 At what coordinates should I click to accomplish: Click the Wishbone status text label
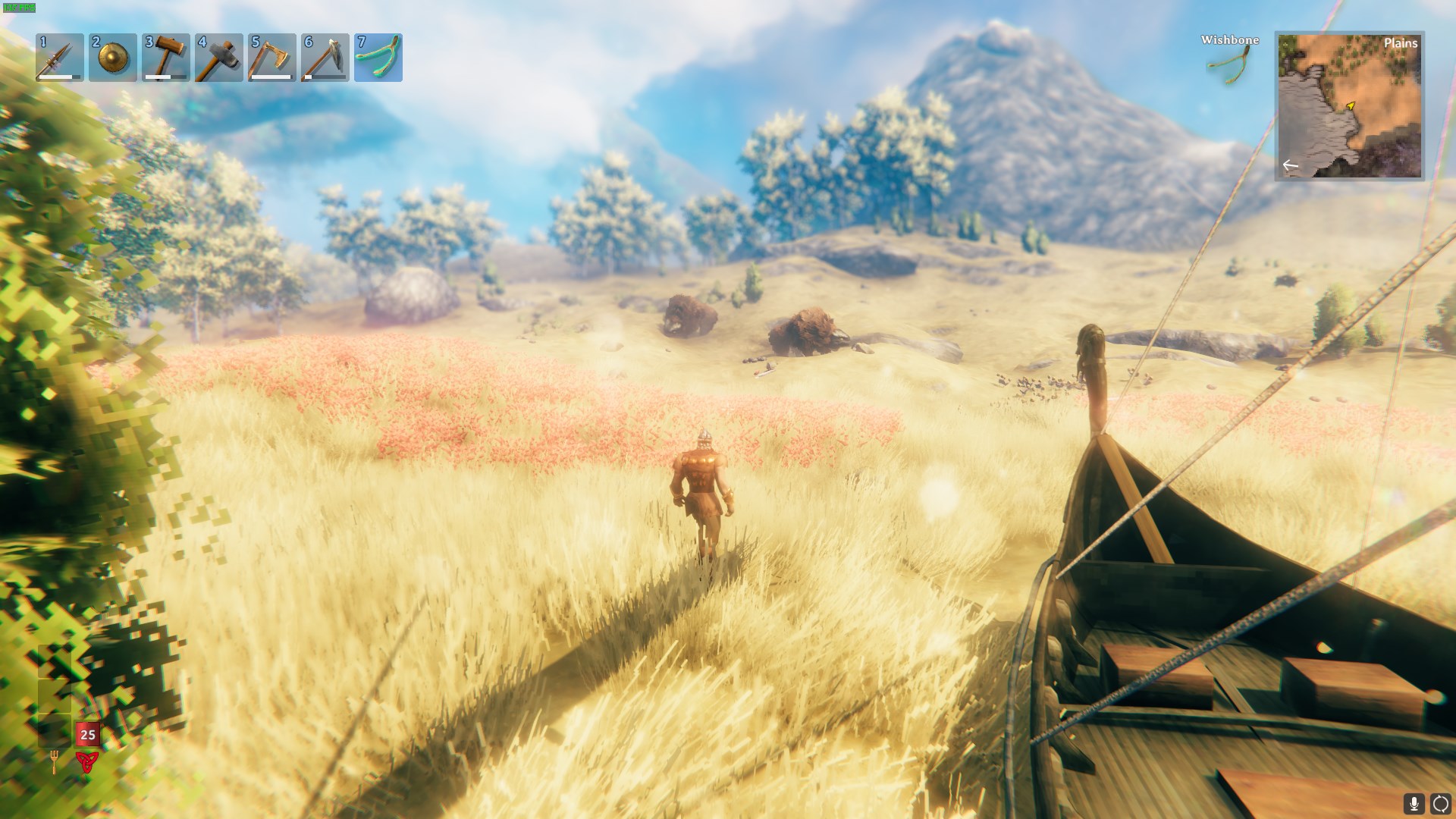(1228, 40)
